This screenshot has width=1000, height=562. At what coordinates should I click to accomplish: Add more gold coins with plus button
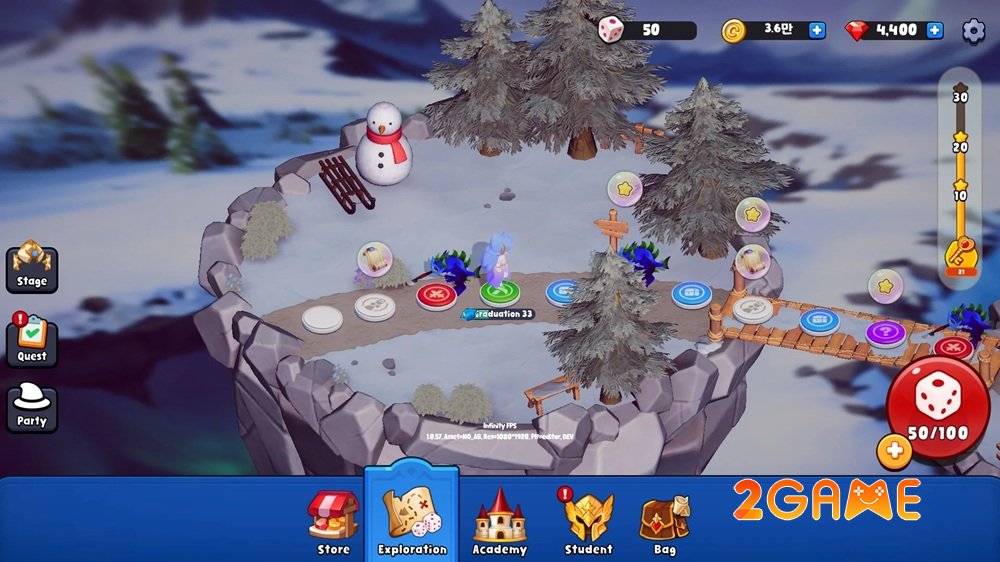(817, 30)
